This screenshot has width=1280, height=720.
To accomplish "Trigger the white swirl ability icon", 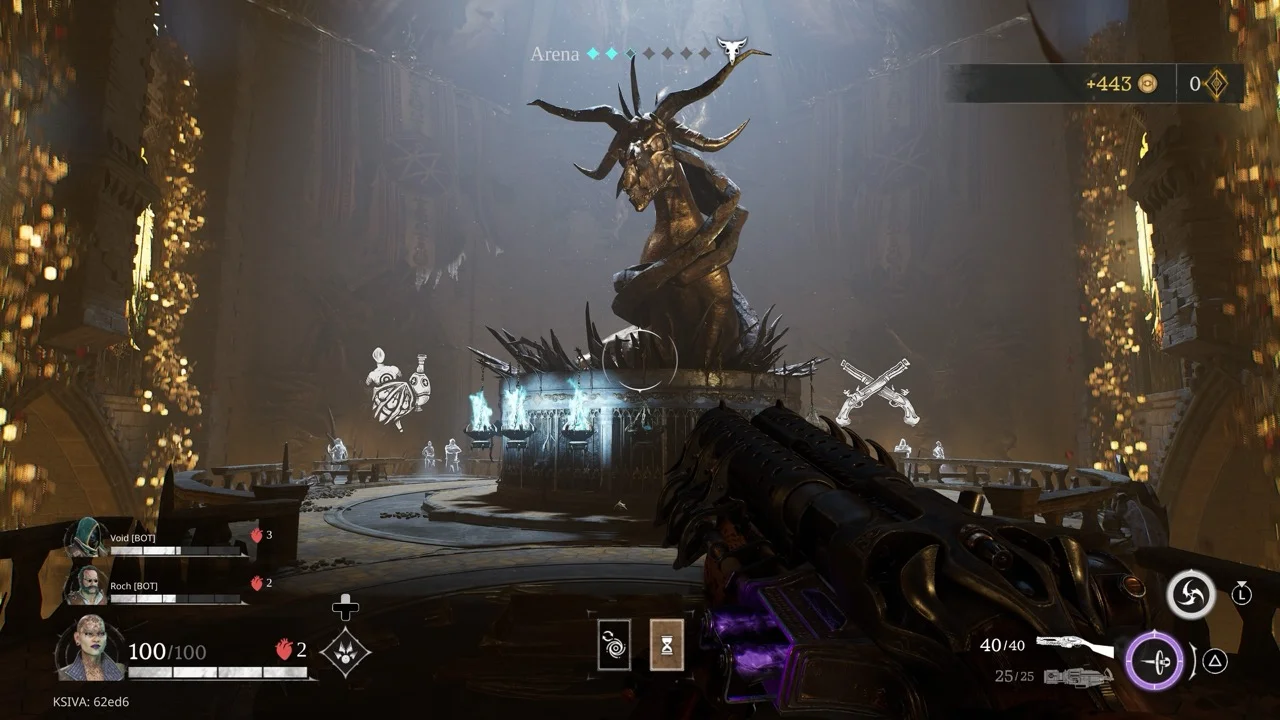I will point(1191,595).
